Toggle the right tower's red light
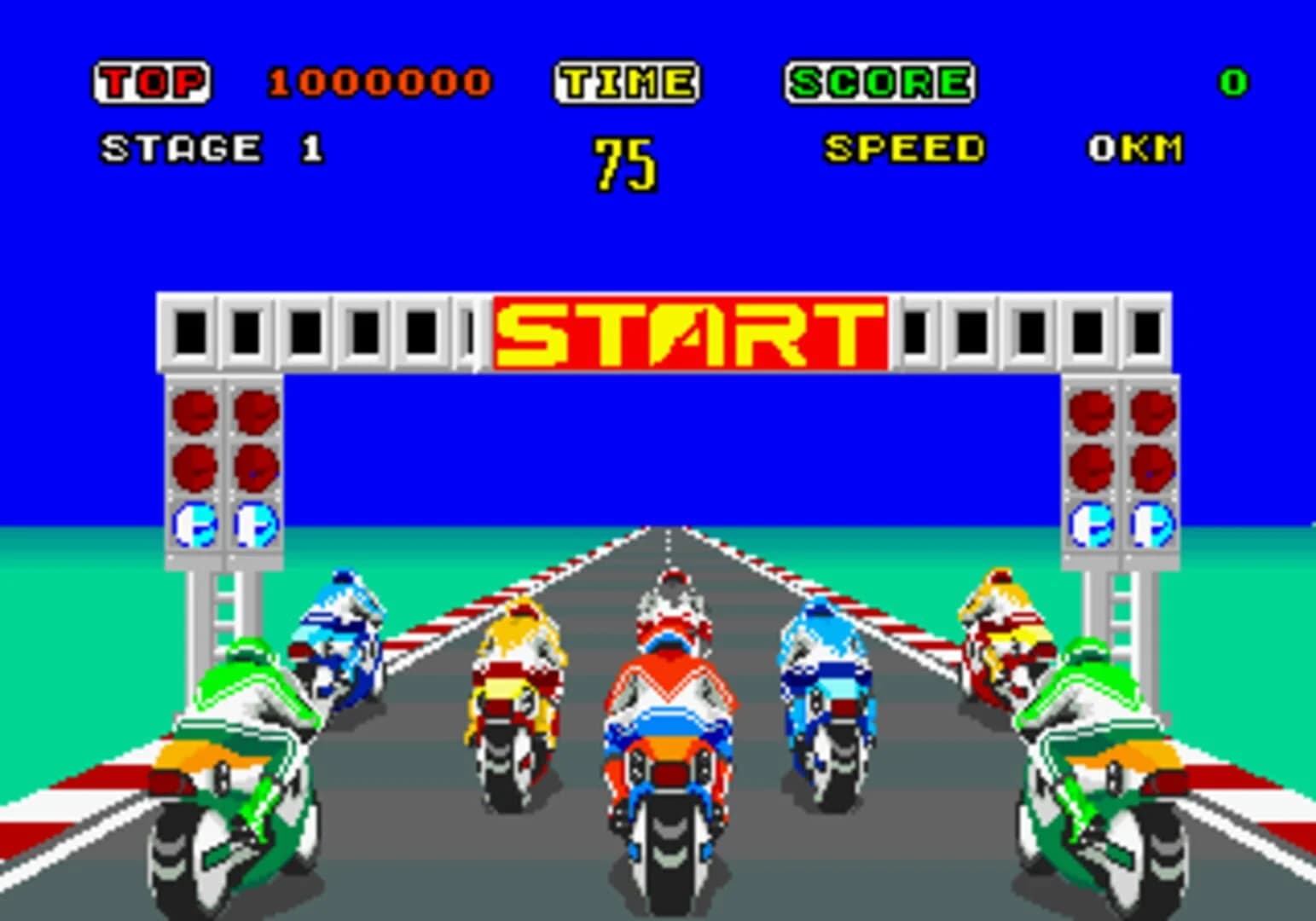The width and height of the screenshot is (1316, 921). (x=1089, y=414)
